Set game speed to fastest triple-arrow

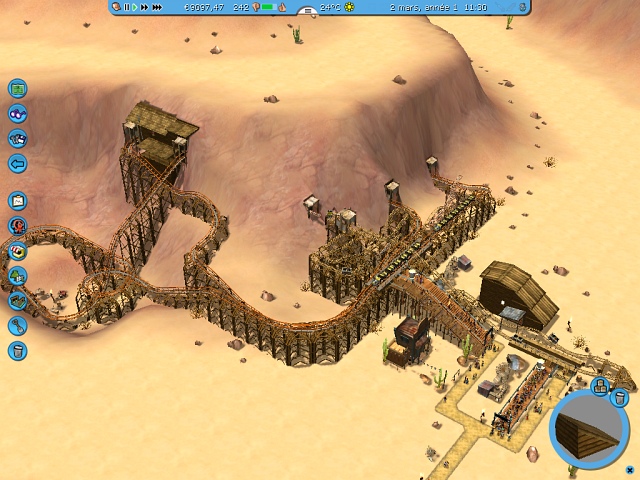157,7
